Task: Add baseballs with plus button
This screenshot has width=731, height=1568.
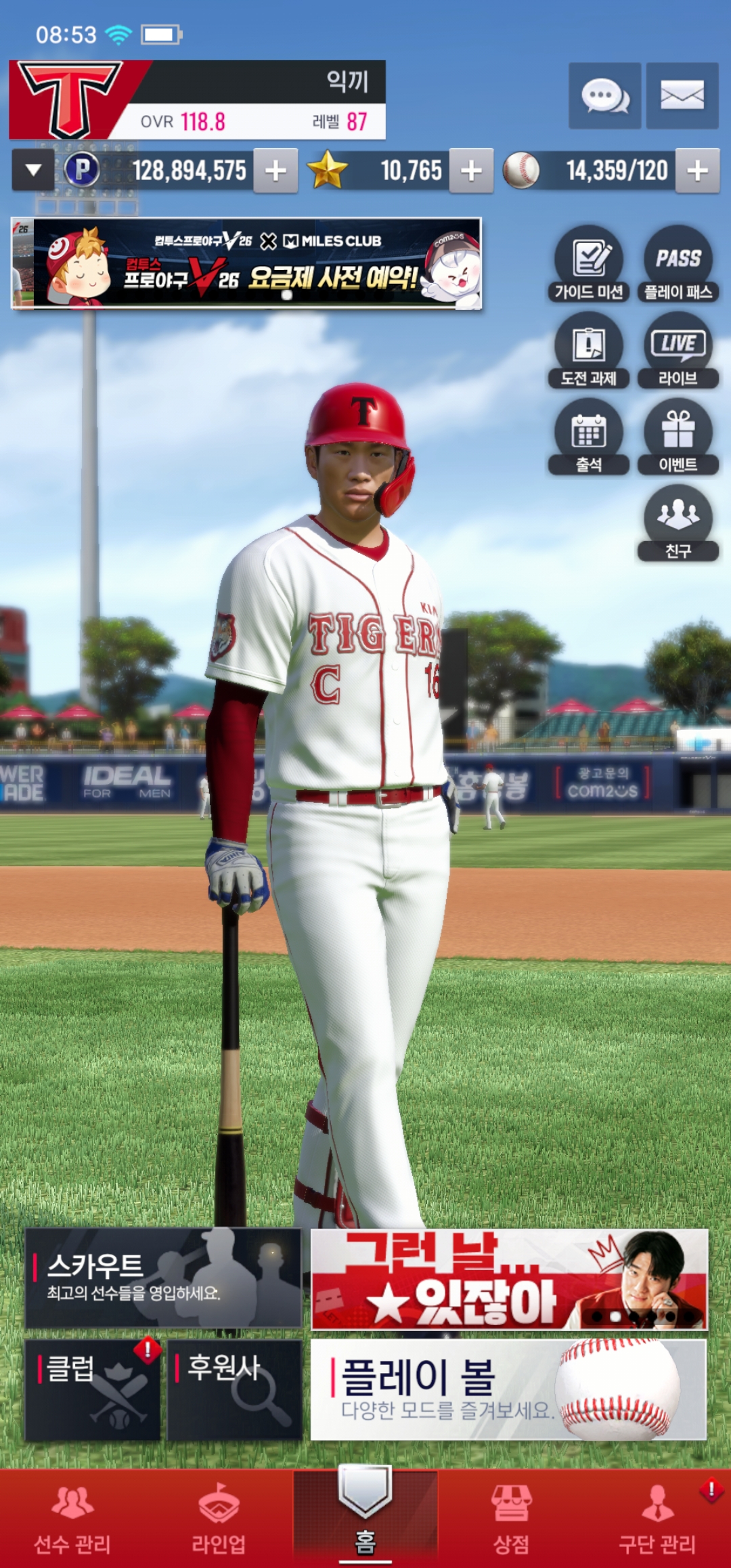Action: coord(697,171)
